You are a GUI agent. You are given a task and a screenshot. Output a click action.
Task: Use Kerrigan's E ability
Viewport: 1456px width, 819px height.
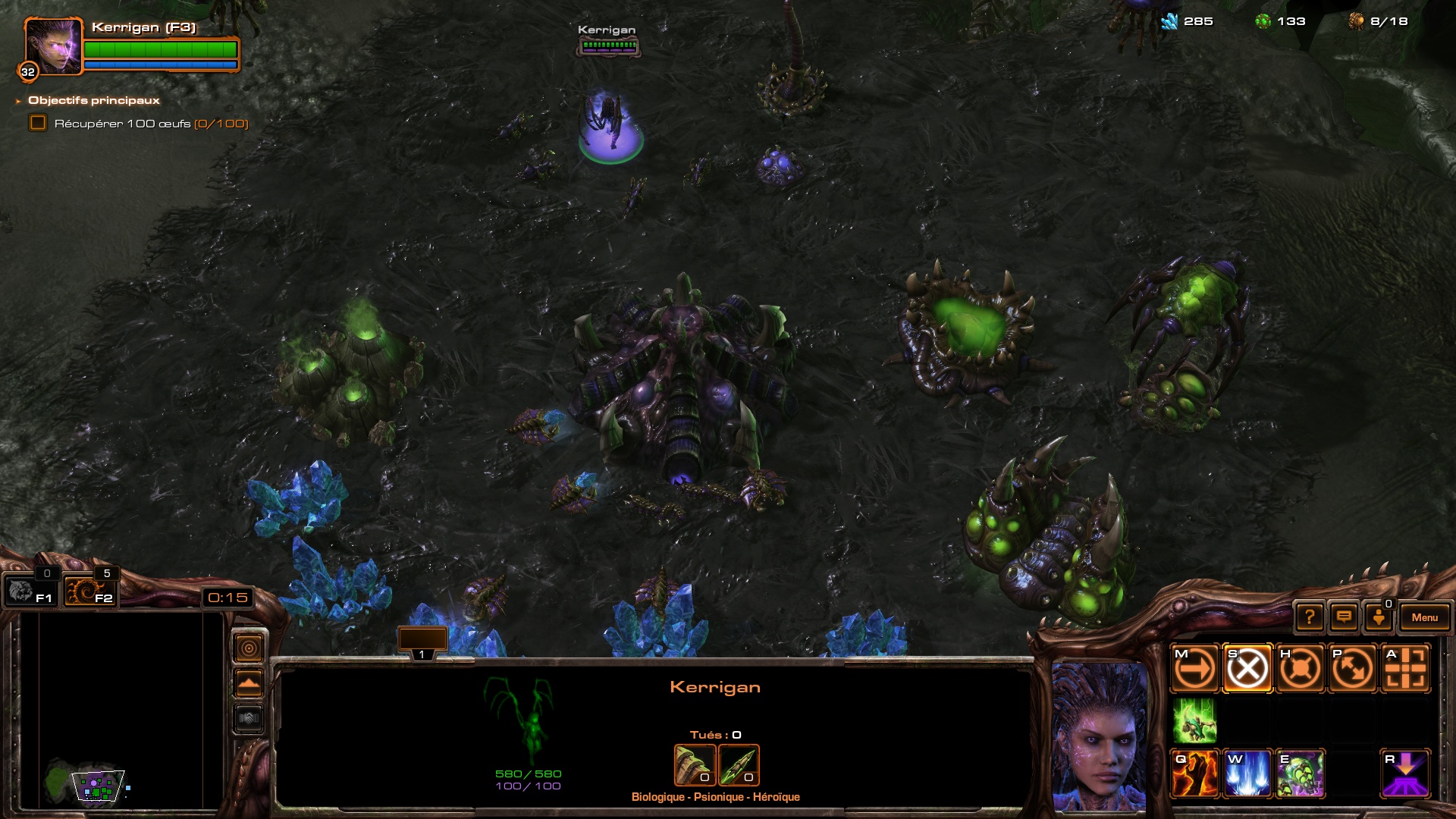click(x=1300, y=774)
